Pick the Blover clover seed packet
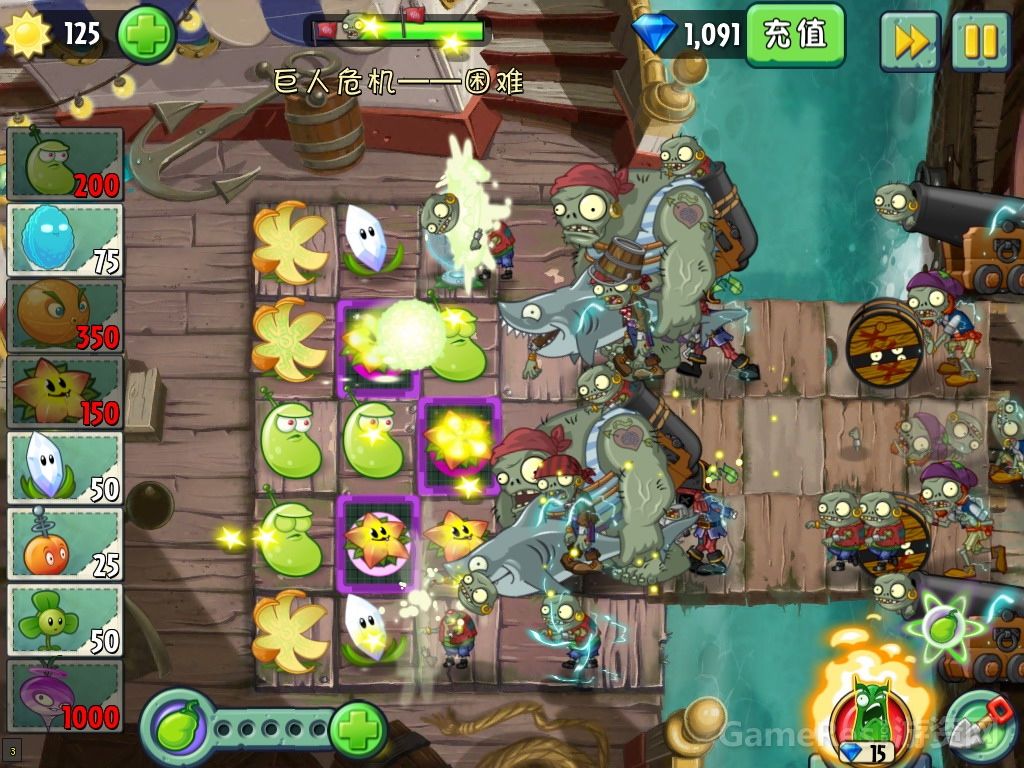Screen dimensions: 1024x768 (65, 620)
